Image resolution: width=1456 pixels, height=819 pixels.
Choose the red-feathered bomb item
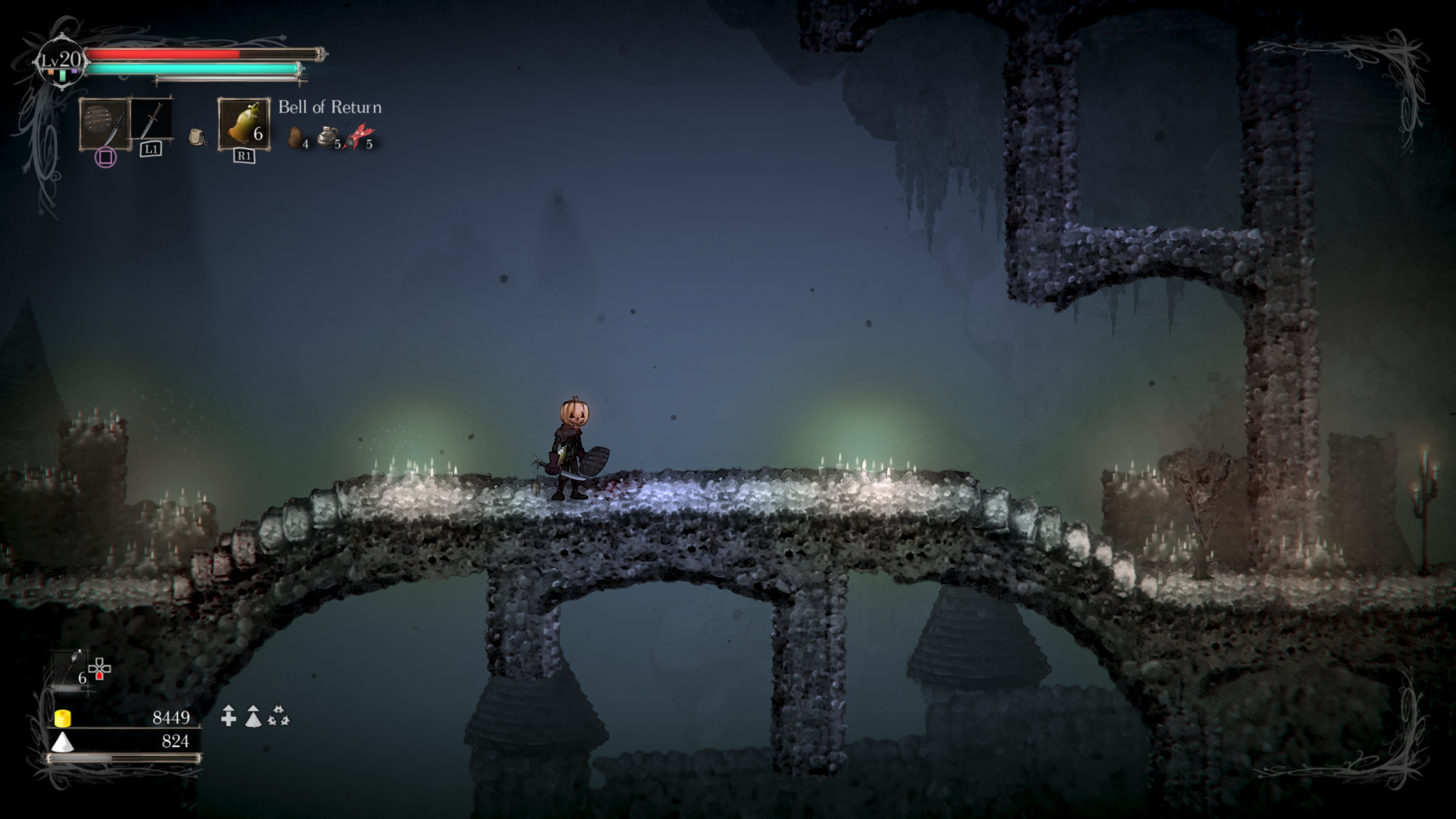358,136
